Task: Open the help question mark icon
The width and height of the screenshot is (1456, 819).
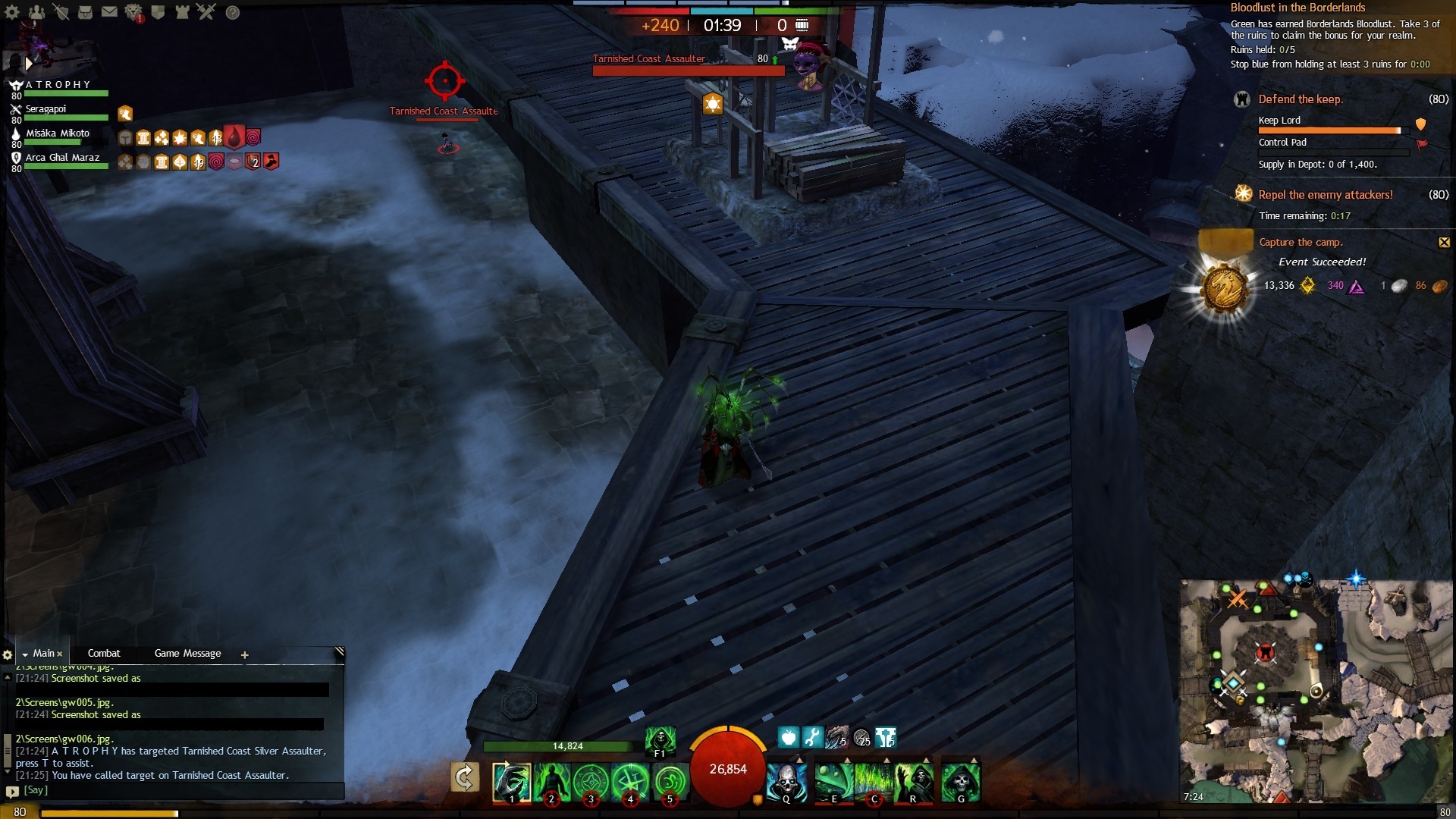Action: click(233, 12)
